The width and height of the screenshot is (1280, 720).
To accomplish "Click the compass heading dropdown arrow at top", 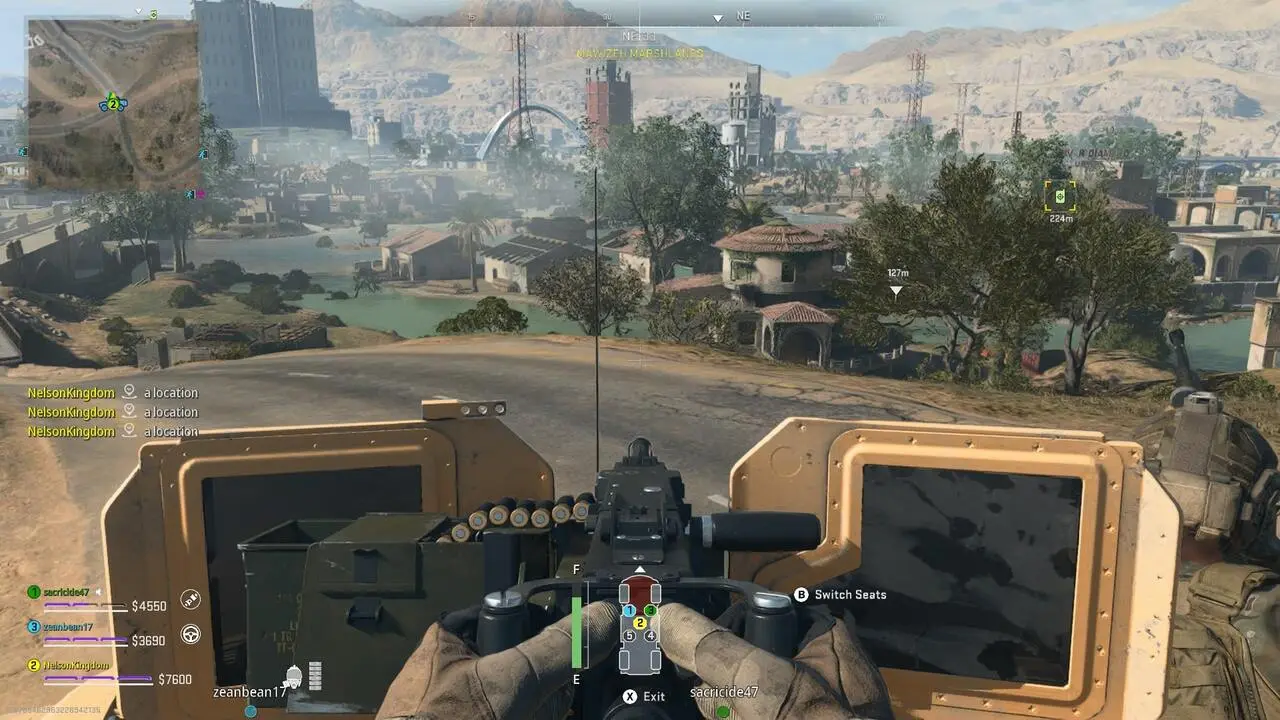I will click(717, 17).
